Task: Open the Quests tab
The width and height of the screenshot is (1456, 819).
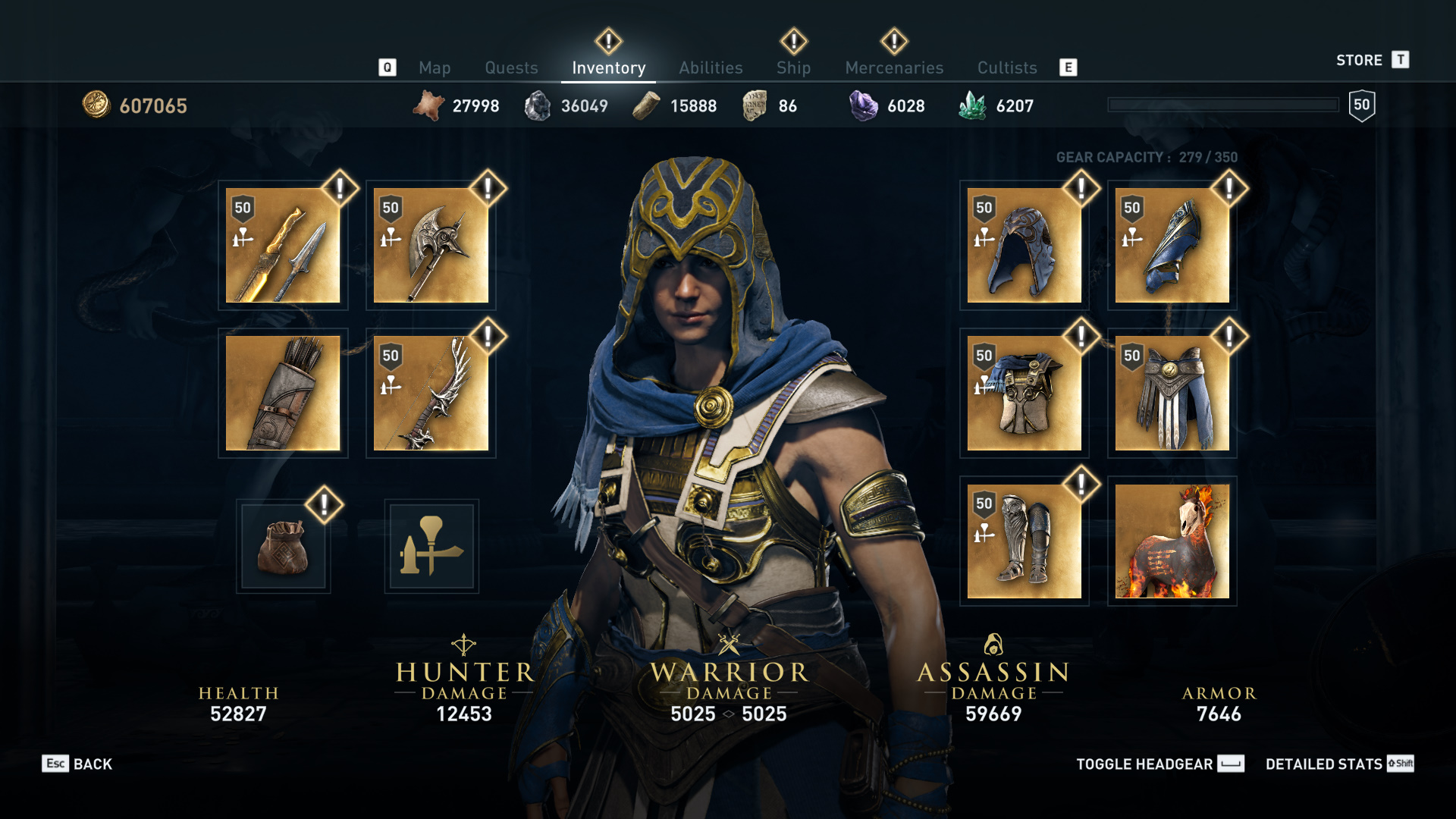Action: click(x=511, y=68)
